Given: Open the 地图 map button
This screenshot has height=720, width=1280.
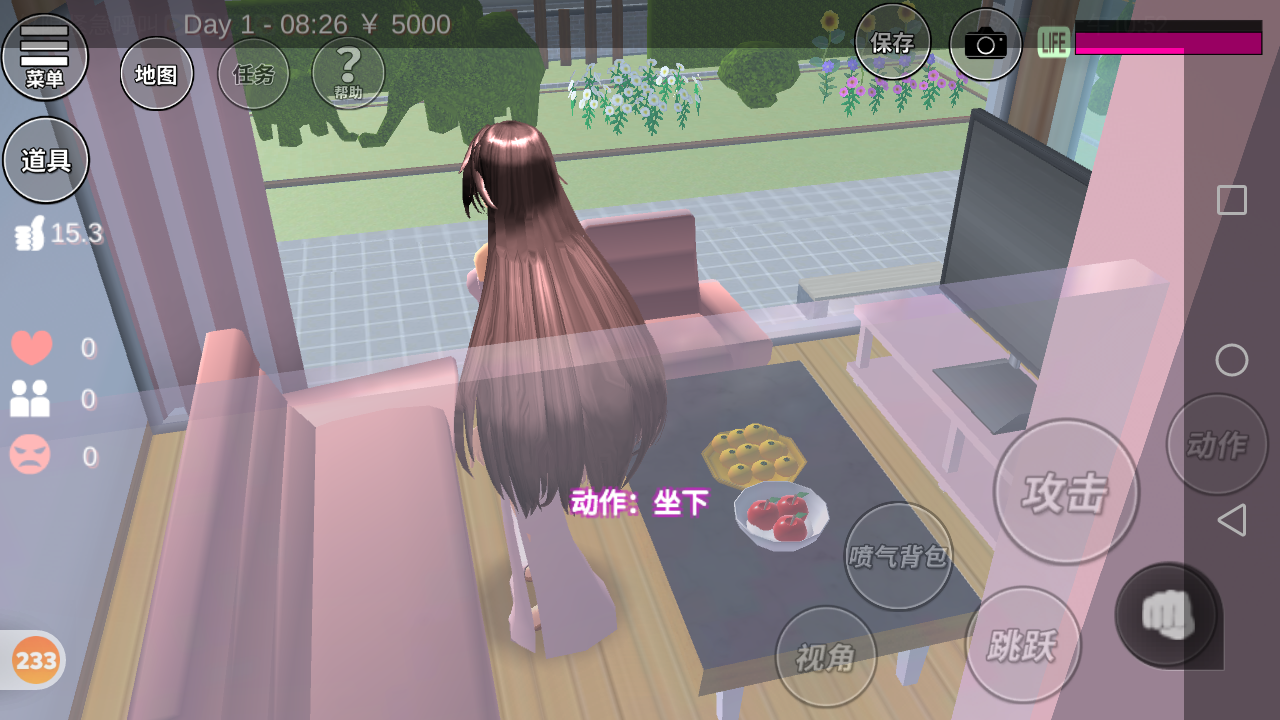Looking at the screenshot, I should coord(156,74).
